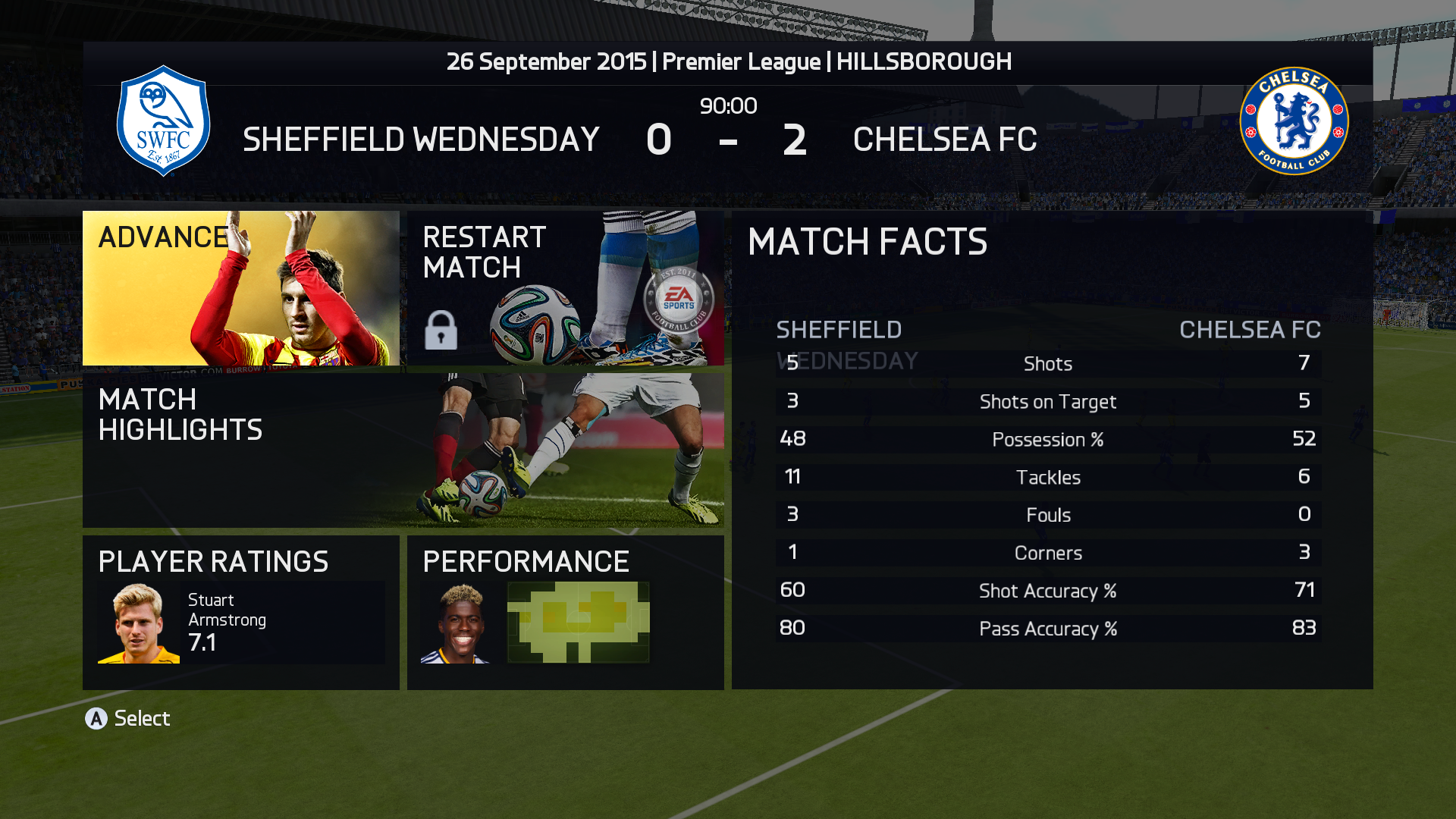Open Match Highlights

403,450
